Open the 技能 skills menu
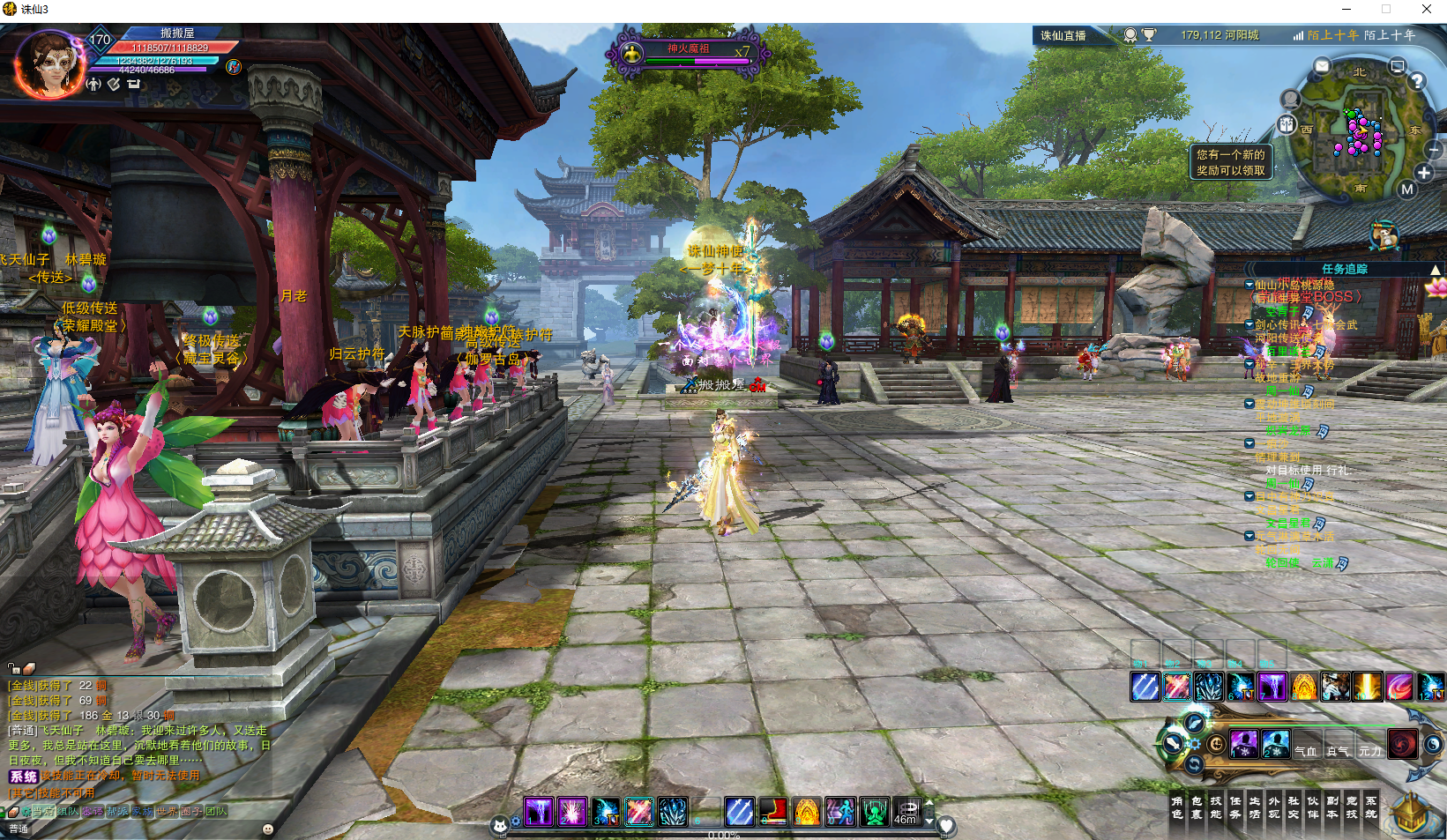This screenshot has width=1447, height=840. pos(1216,807)
